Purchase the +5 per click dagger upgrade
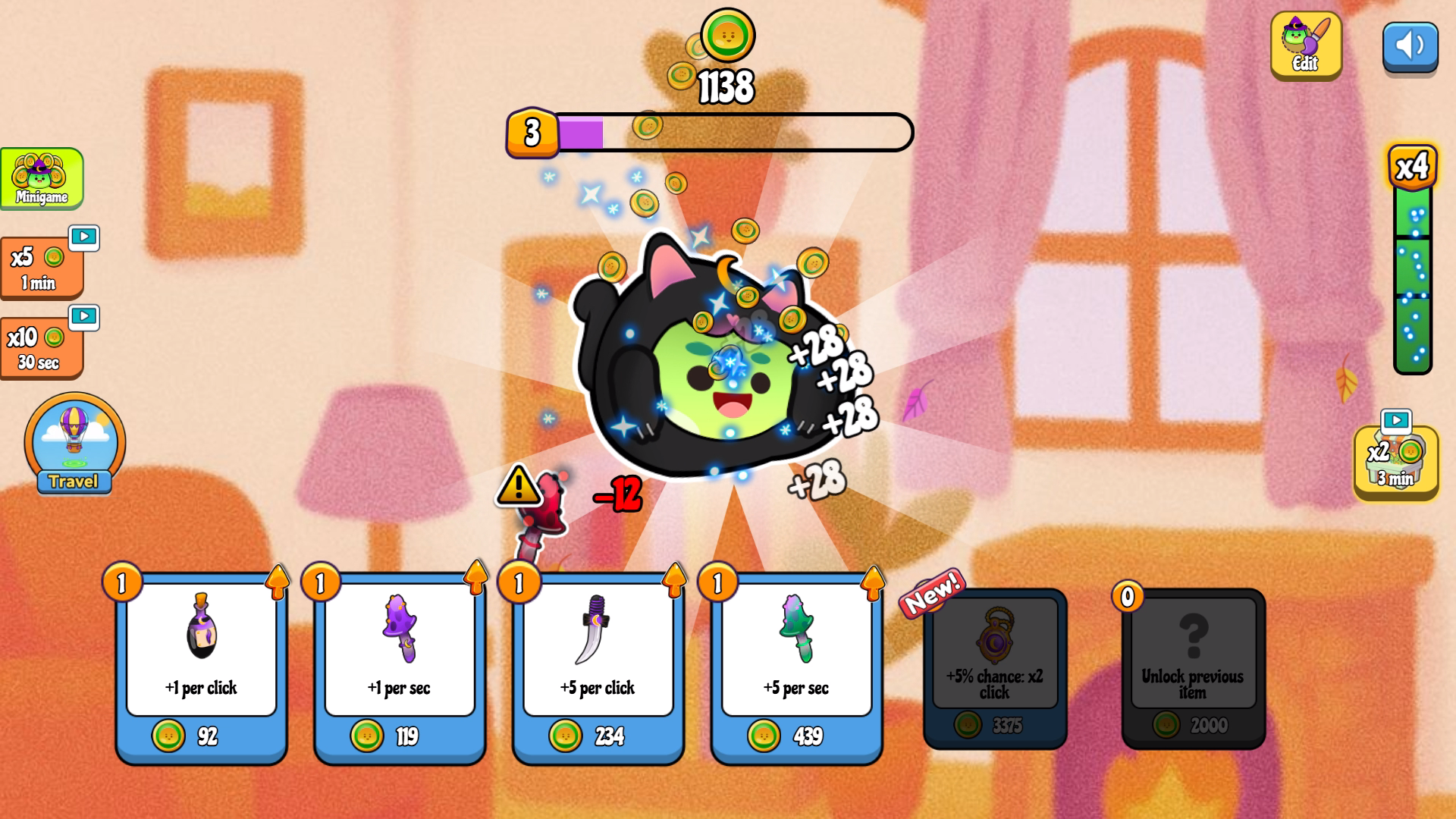This screenshot has width=1456, height=819. coord(598,667)
